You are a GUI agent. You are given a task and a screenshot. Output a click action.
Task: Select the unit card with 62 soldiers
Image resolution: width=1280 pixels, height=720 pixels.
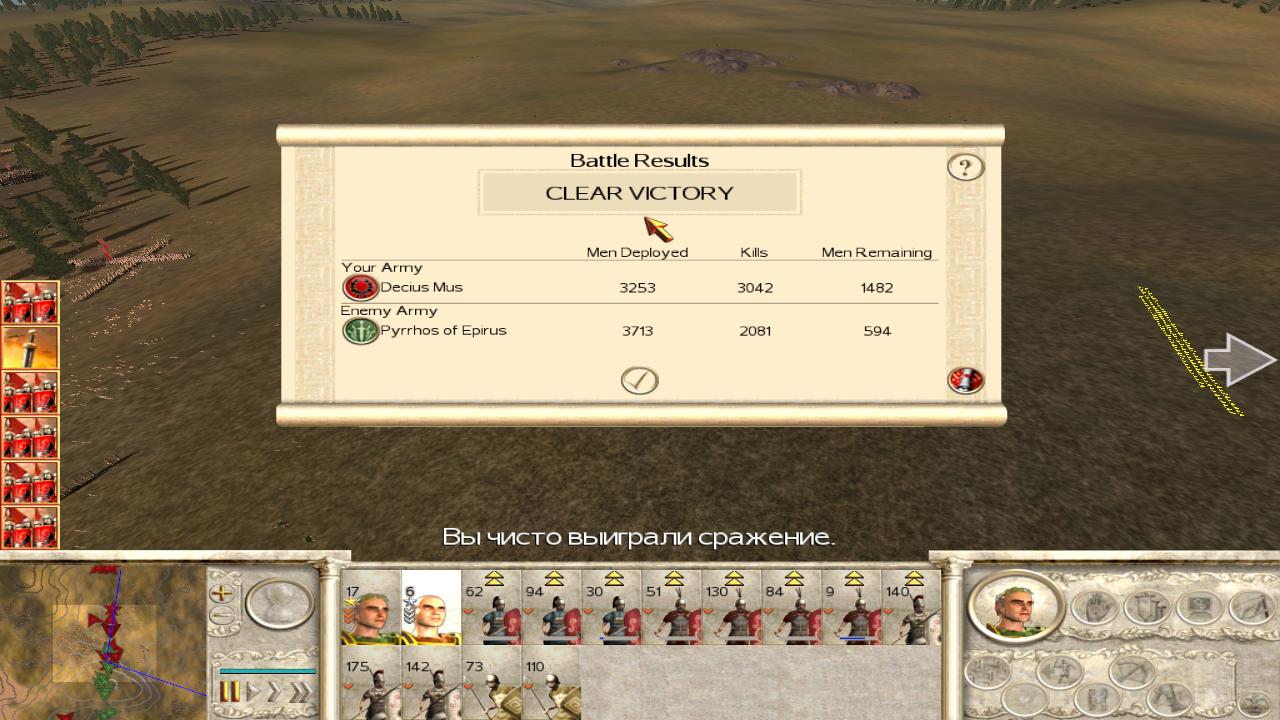[491, 608]
